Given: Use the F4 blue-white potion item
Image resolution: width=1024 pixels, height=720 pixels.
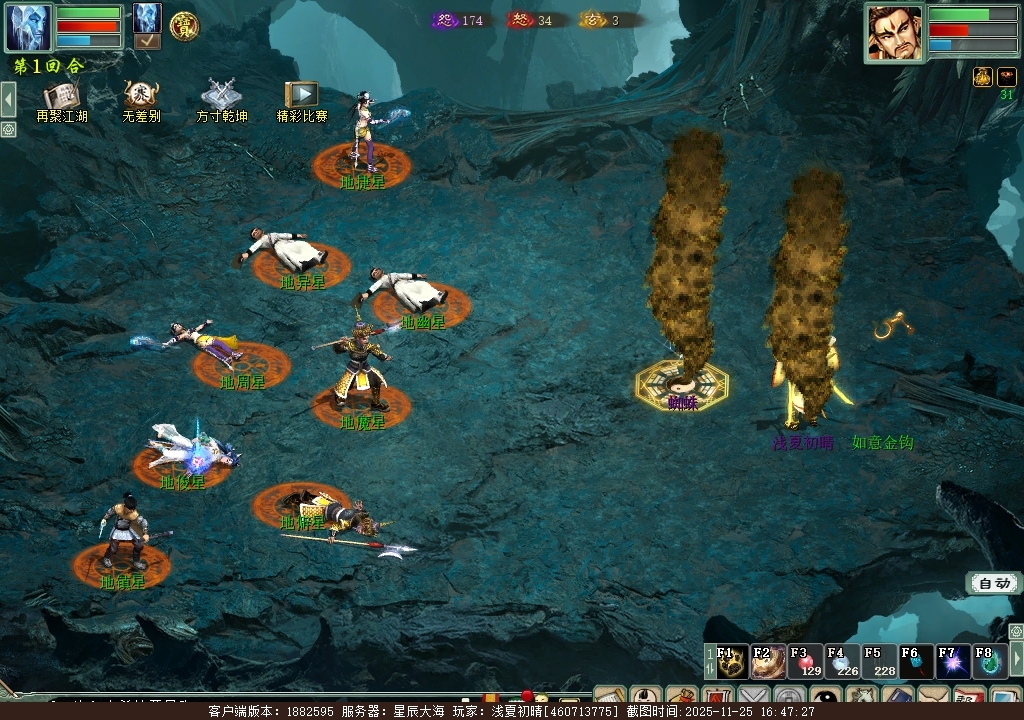Looking at the screenshot, I should 842,662.
